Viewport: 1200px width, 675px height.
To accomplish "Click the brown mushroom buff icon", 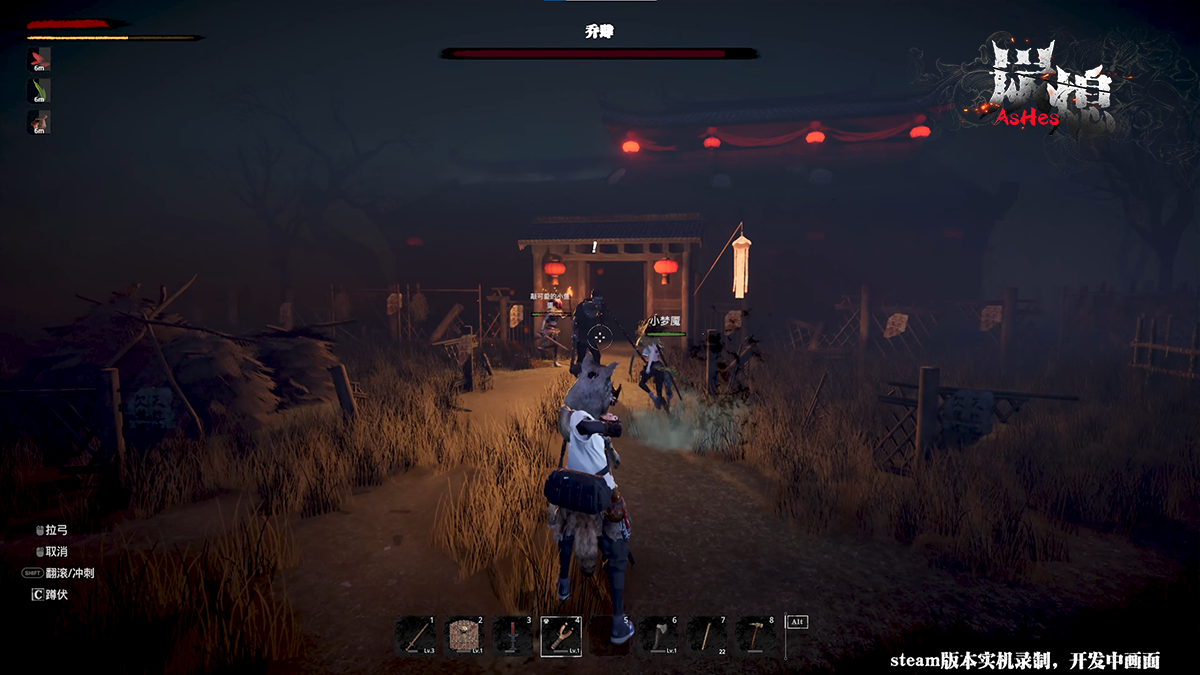I will point(39,121).
